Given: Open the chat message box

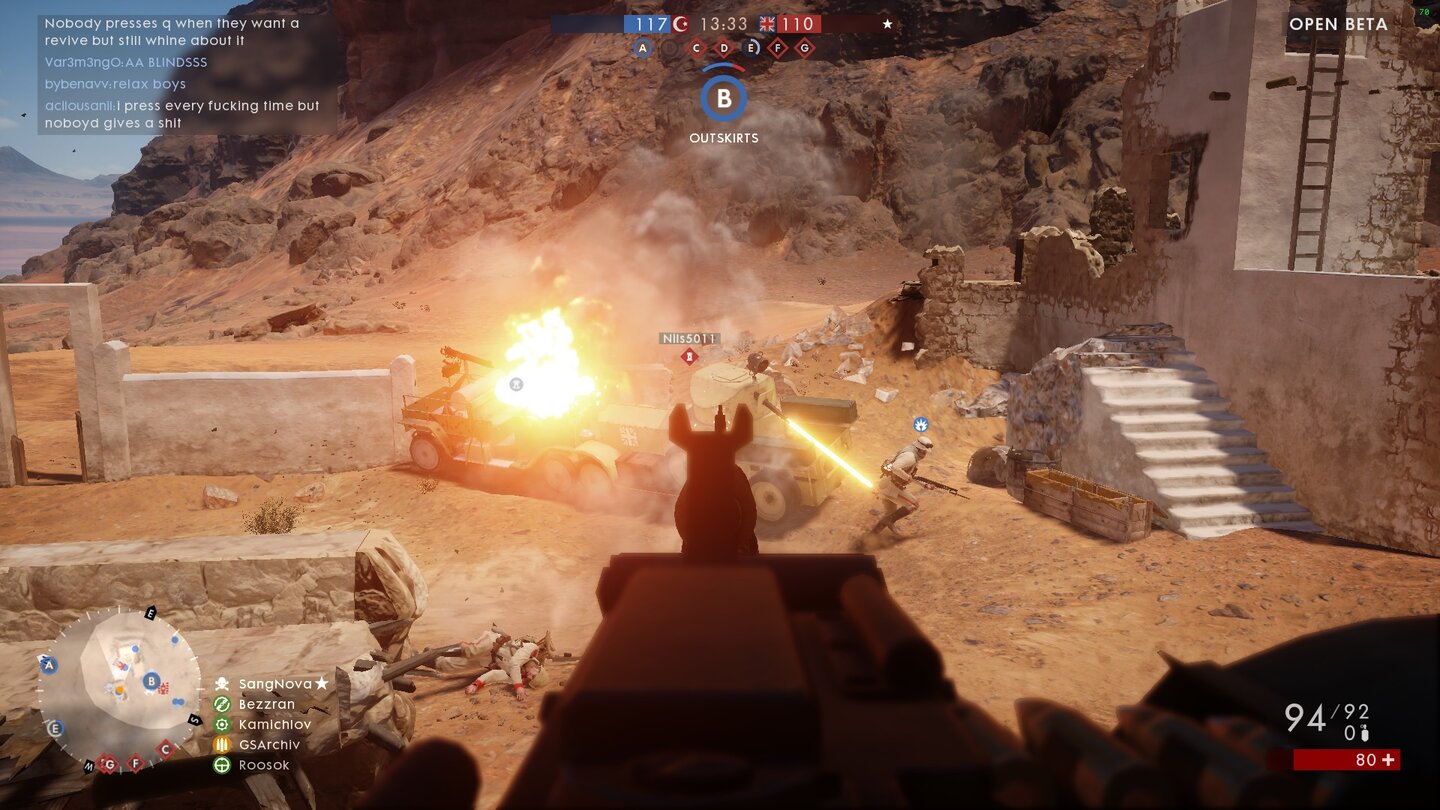Looking at the screenshot, I should [187, 73].
